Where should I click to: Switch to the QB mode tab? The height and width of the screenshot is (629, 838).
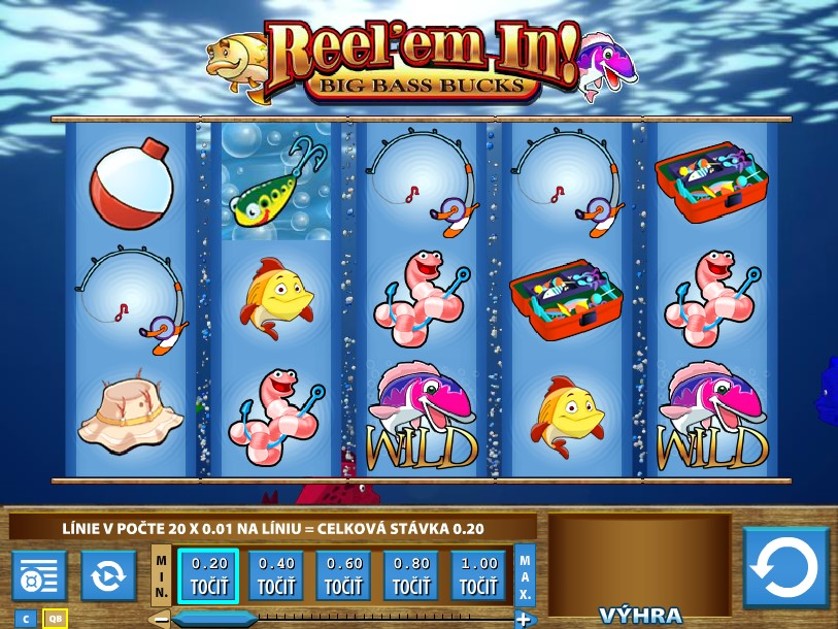point(55,618)
